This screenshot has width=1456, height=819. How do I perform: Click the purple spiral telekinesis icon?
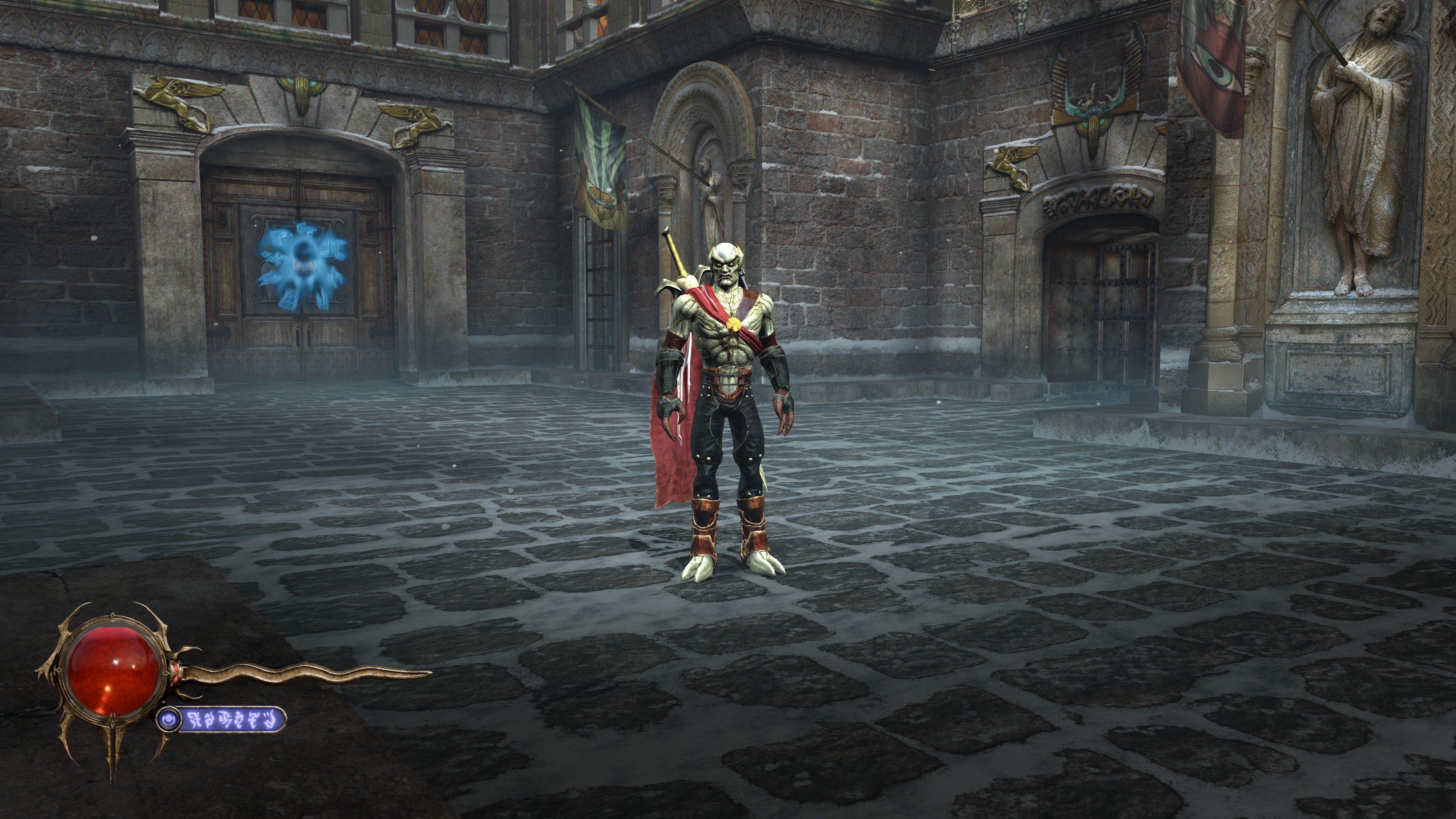point(168,720)
